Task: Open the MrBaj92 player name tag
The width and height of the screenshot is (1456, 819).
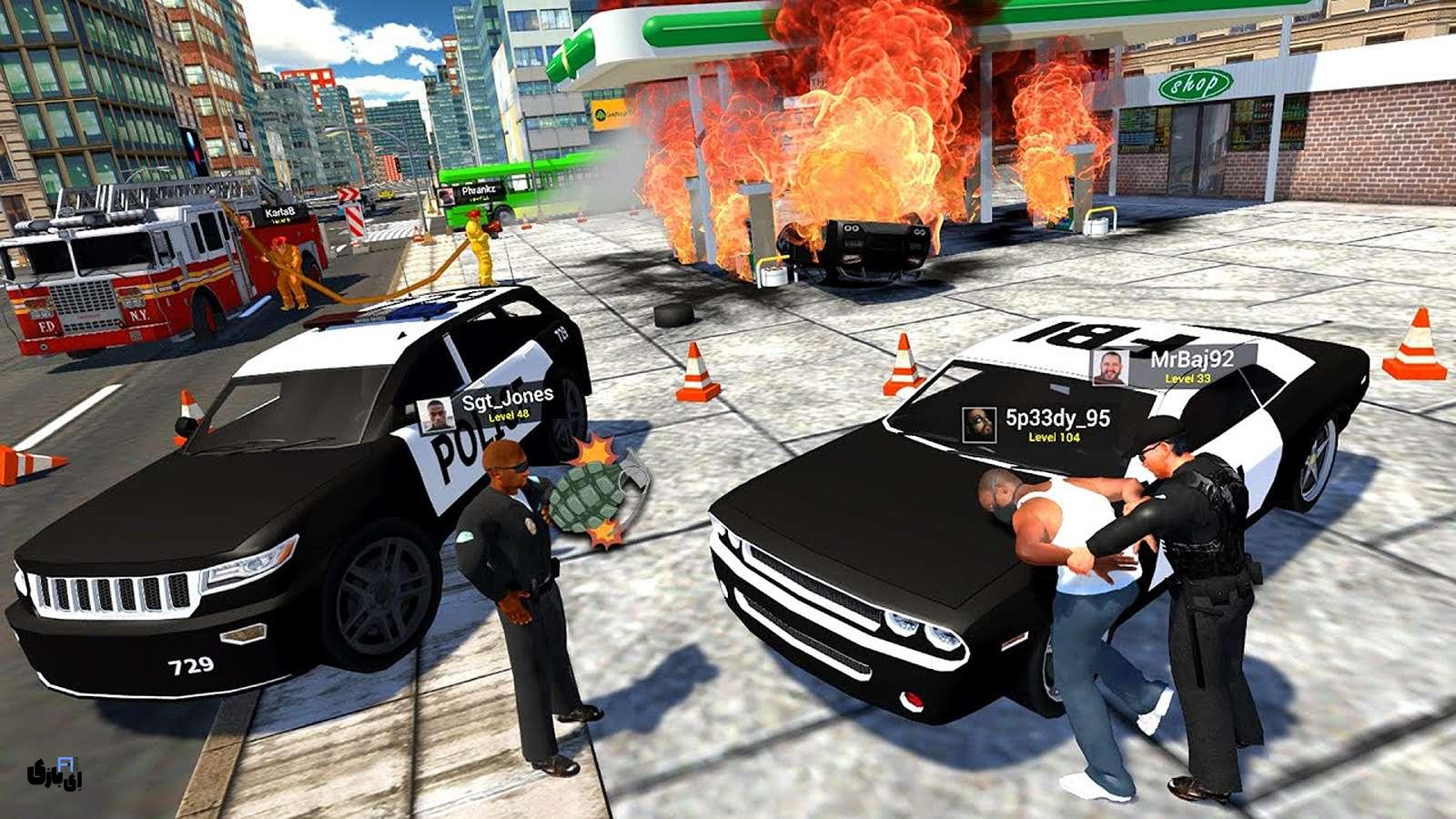Action: pos(1174,365)
